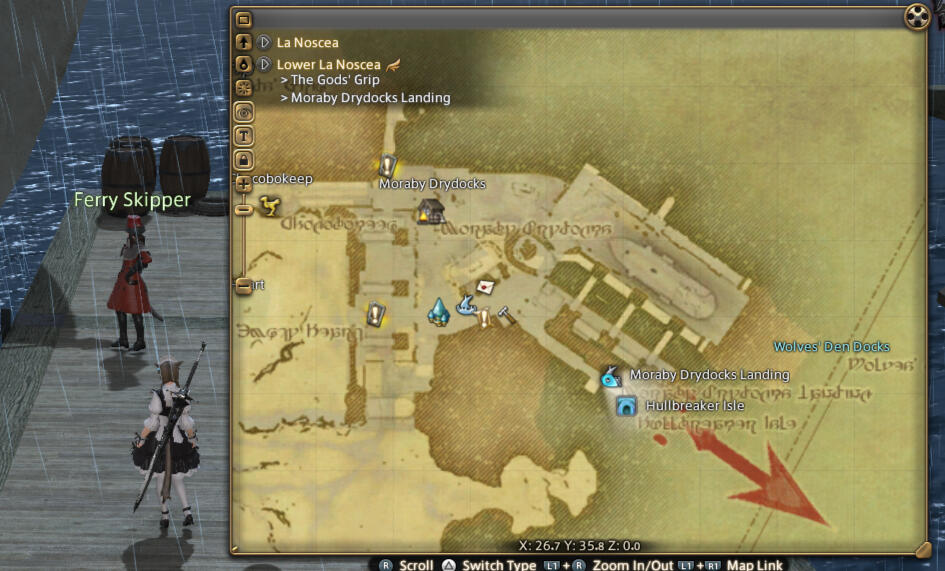Viewport: 945px width, 571px height.
Task: Expand the La Noscea region list
Action: pos(264,43)
